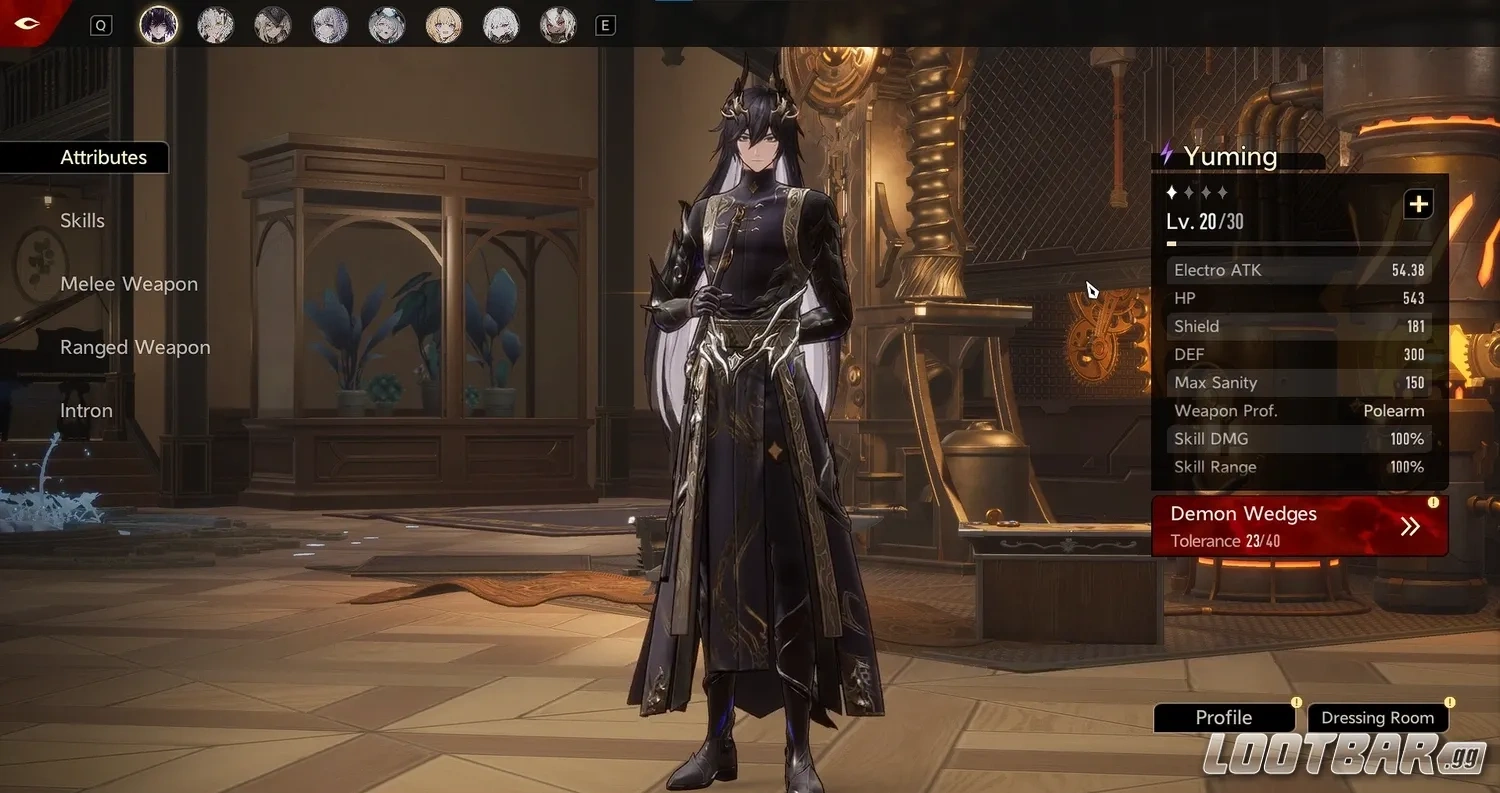Click the E cycle button on the portrait bar

pyautogui.click(x=604, y=25)
